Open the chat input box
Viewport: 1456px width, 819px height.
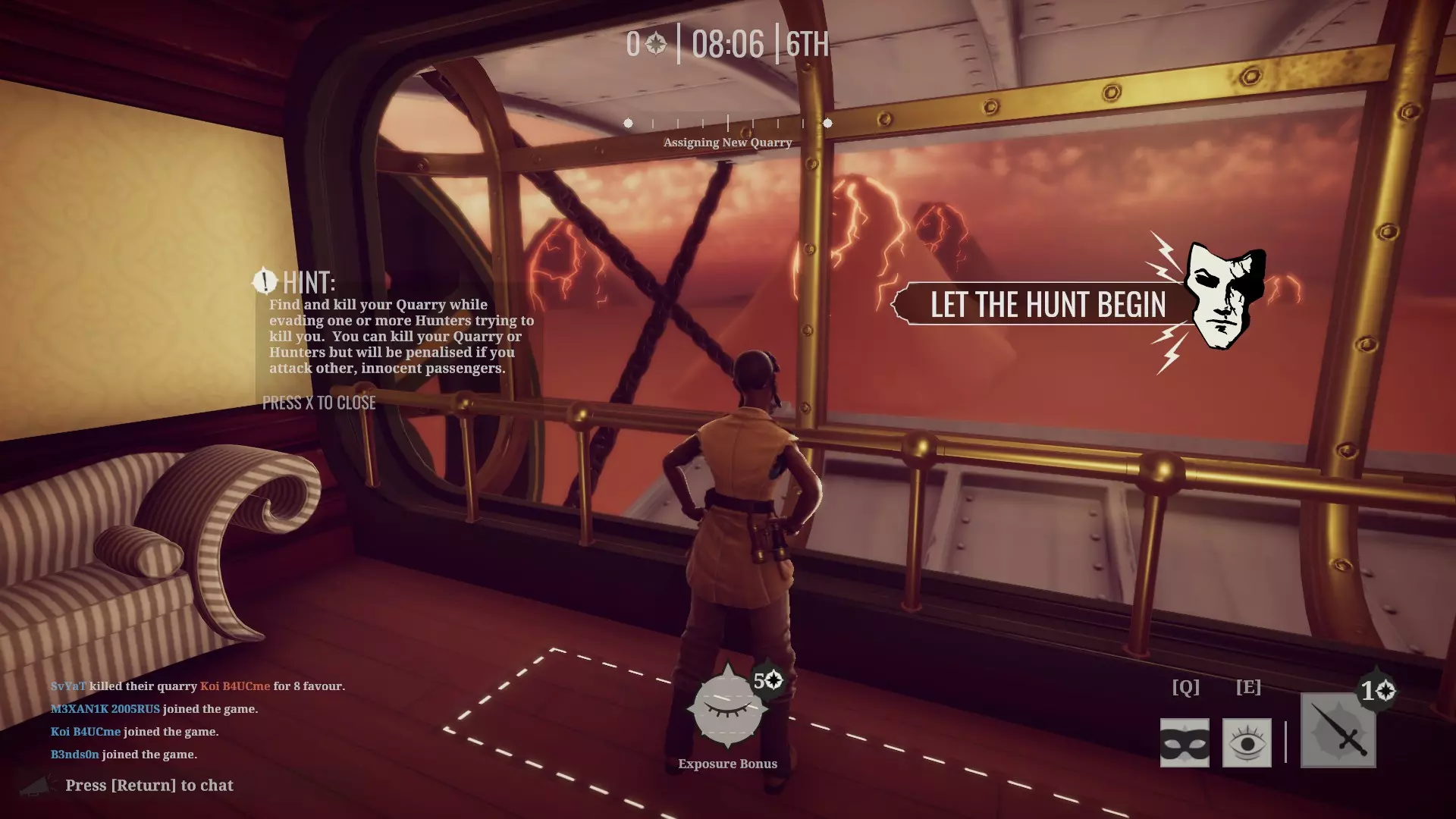click(x=149, y=786)
